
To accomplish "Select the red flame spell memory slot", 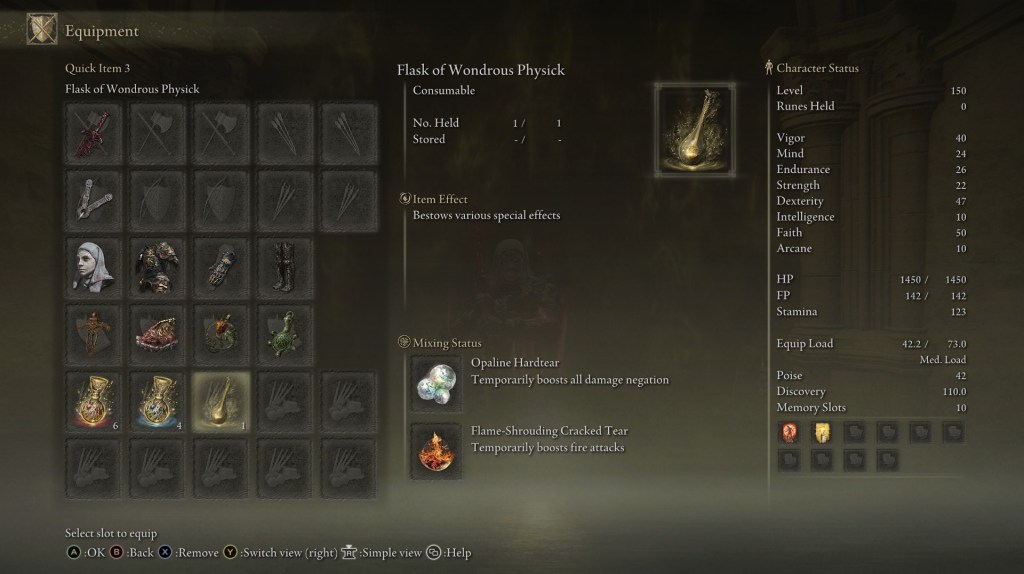I will (x=789, y=432).
